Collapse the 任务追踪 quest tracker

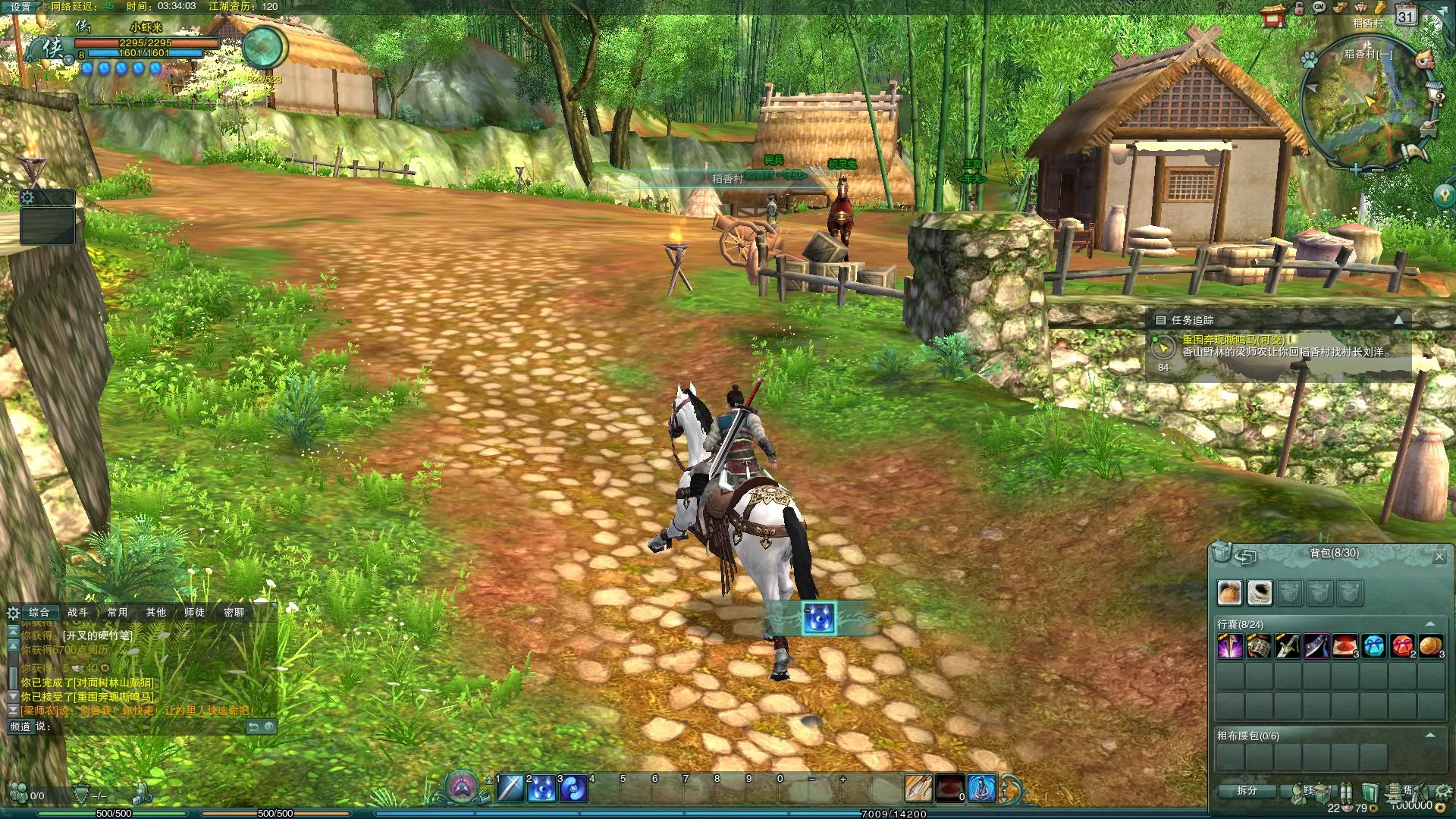(1398, 320)
